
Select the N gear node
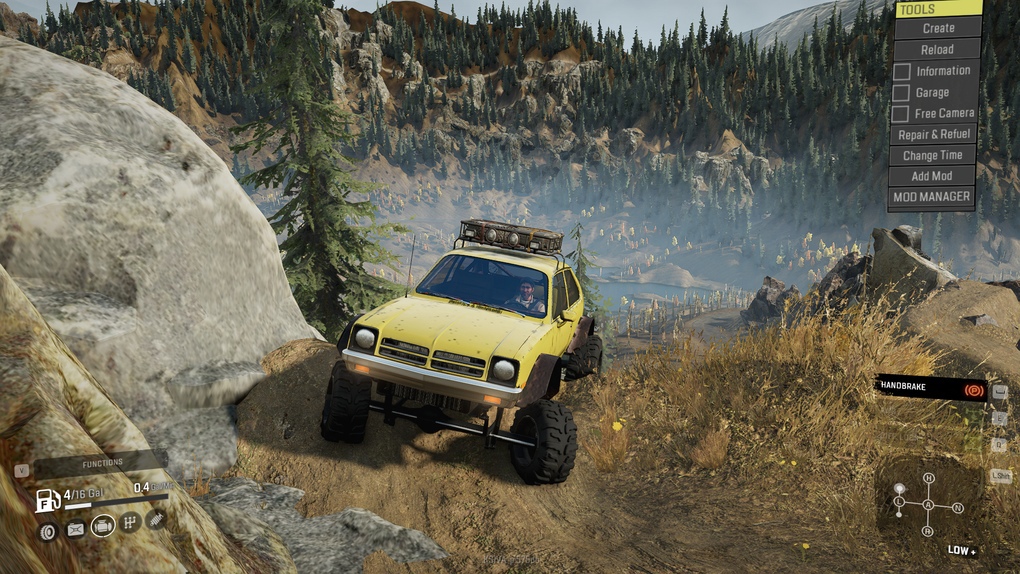[957, 507]
